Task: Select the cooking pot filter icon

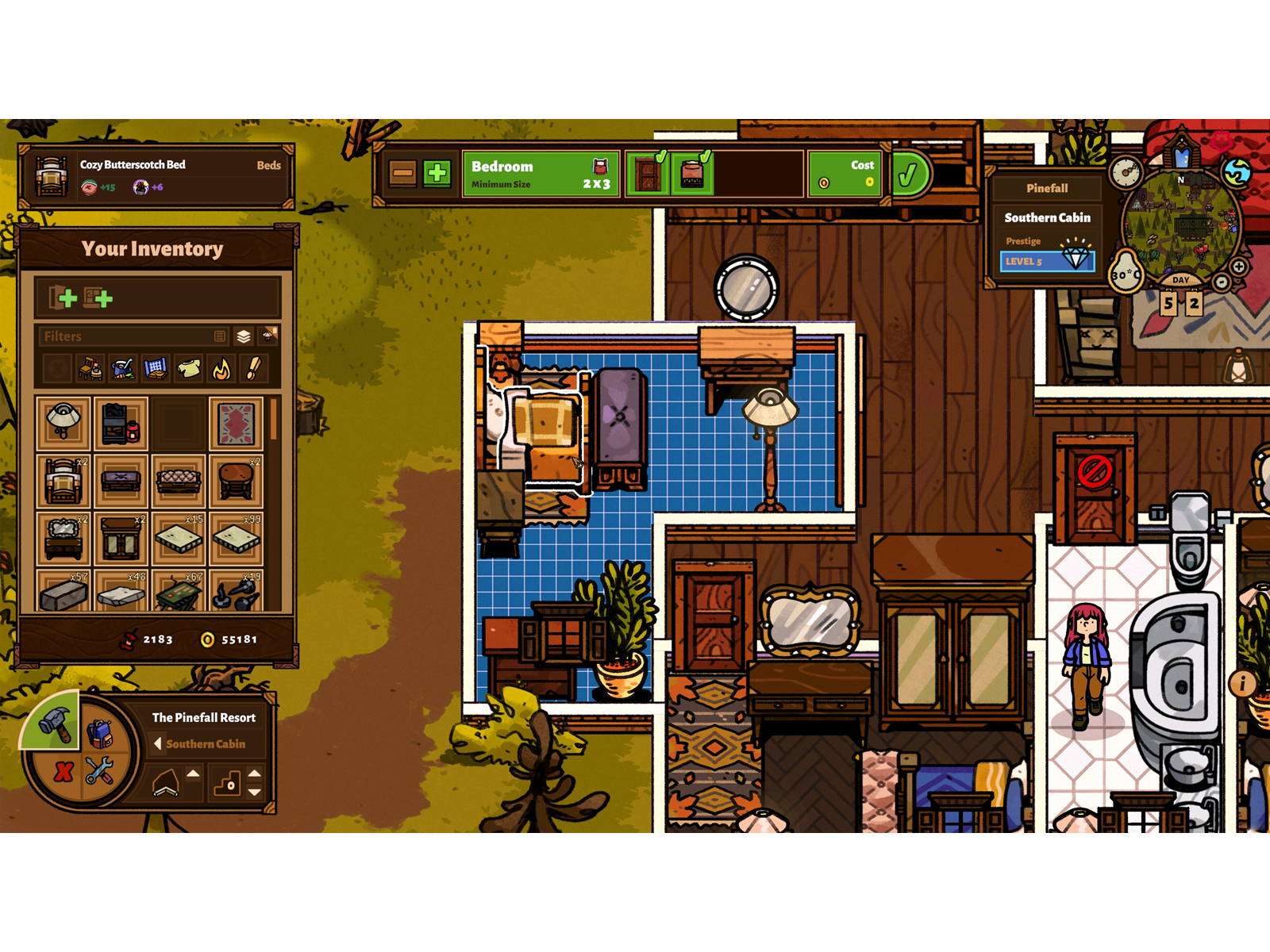Action: [x=121, y=367]
